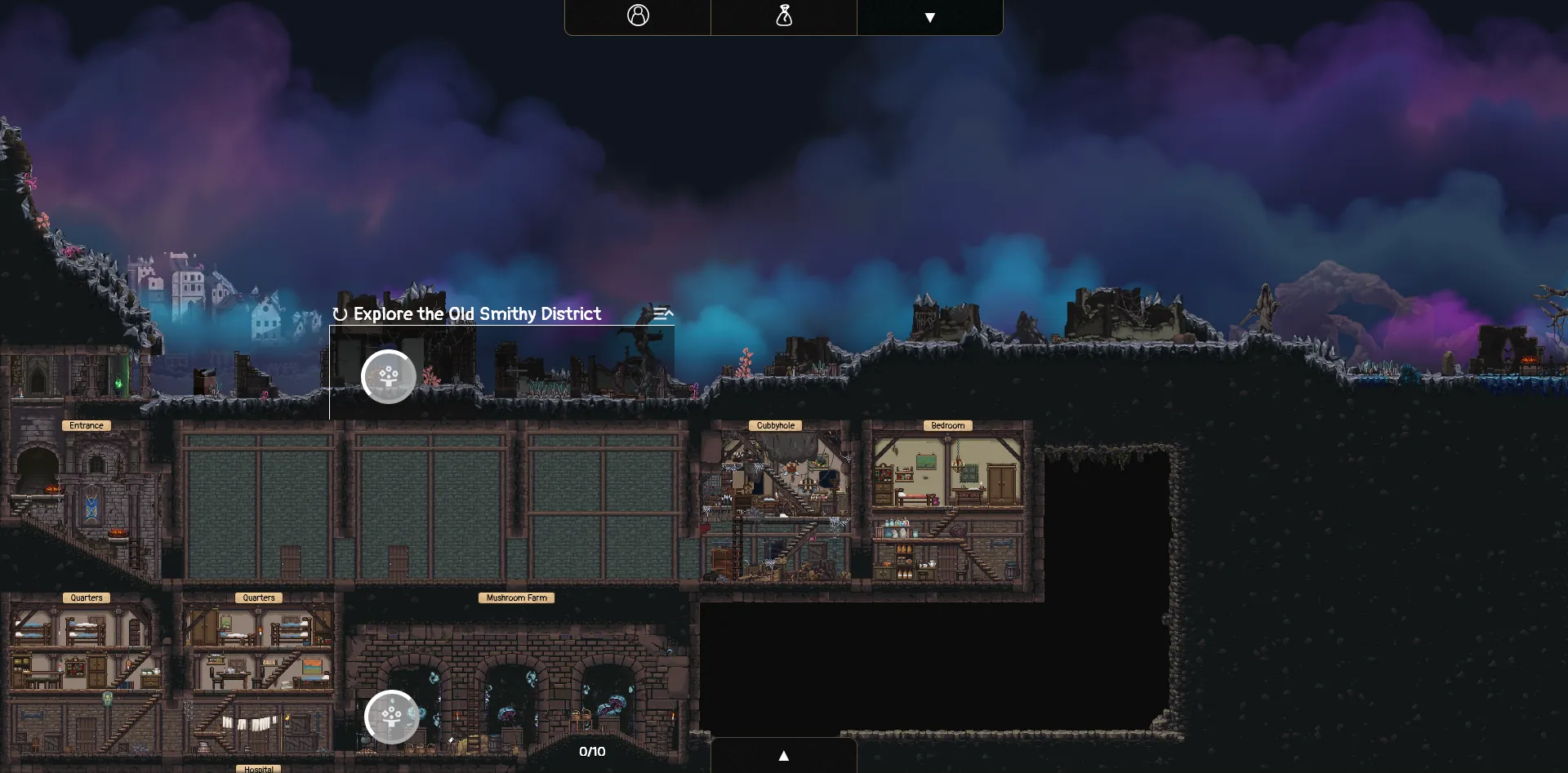Viewport: 1568px width, 773px height.
Task: Click the 0/10 counter below the Mushroom Farm
Action: coord(593,752)
